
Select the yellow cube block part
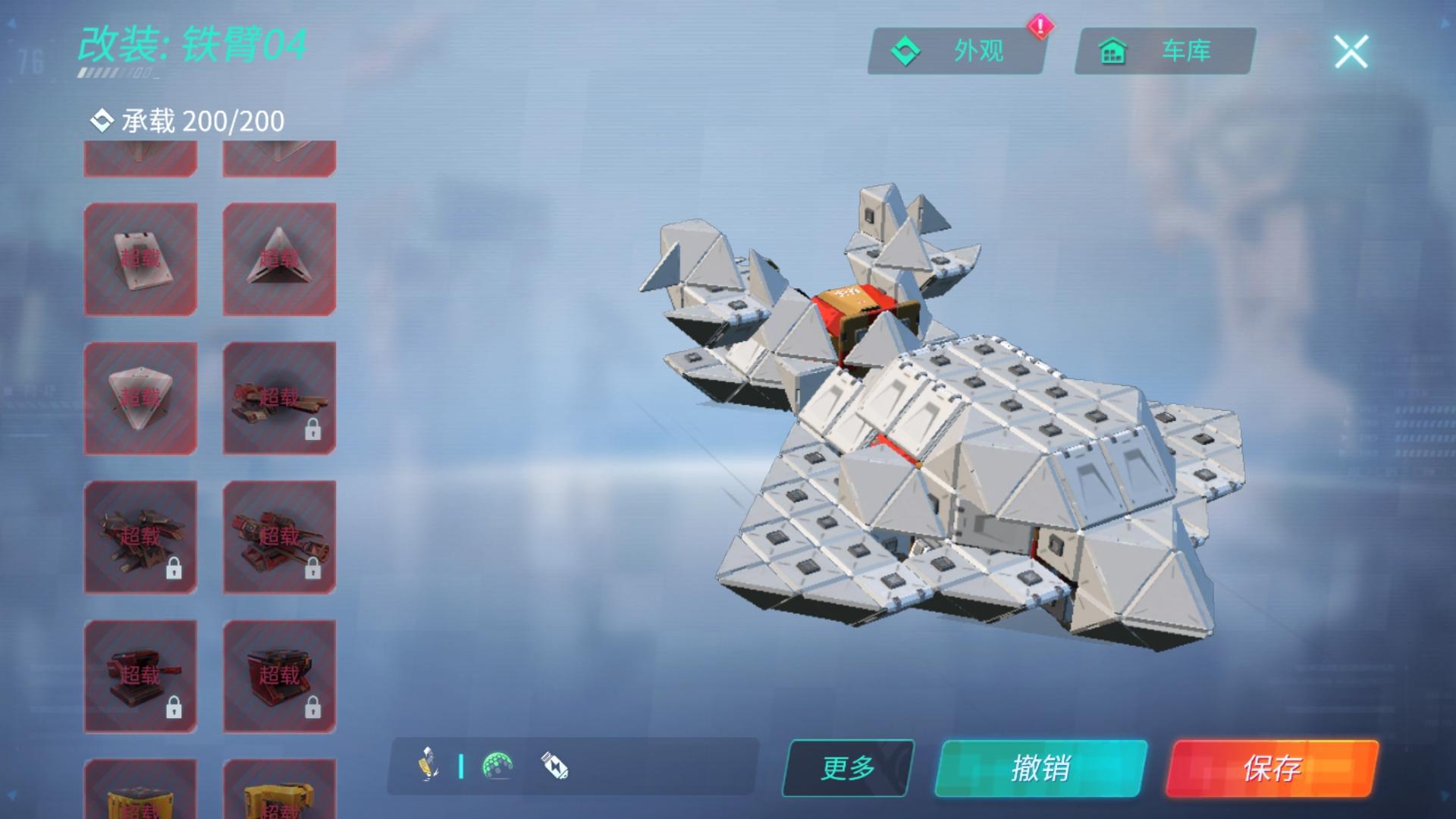point(140,792)
